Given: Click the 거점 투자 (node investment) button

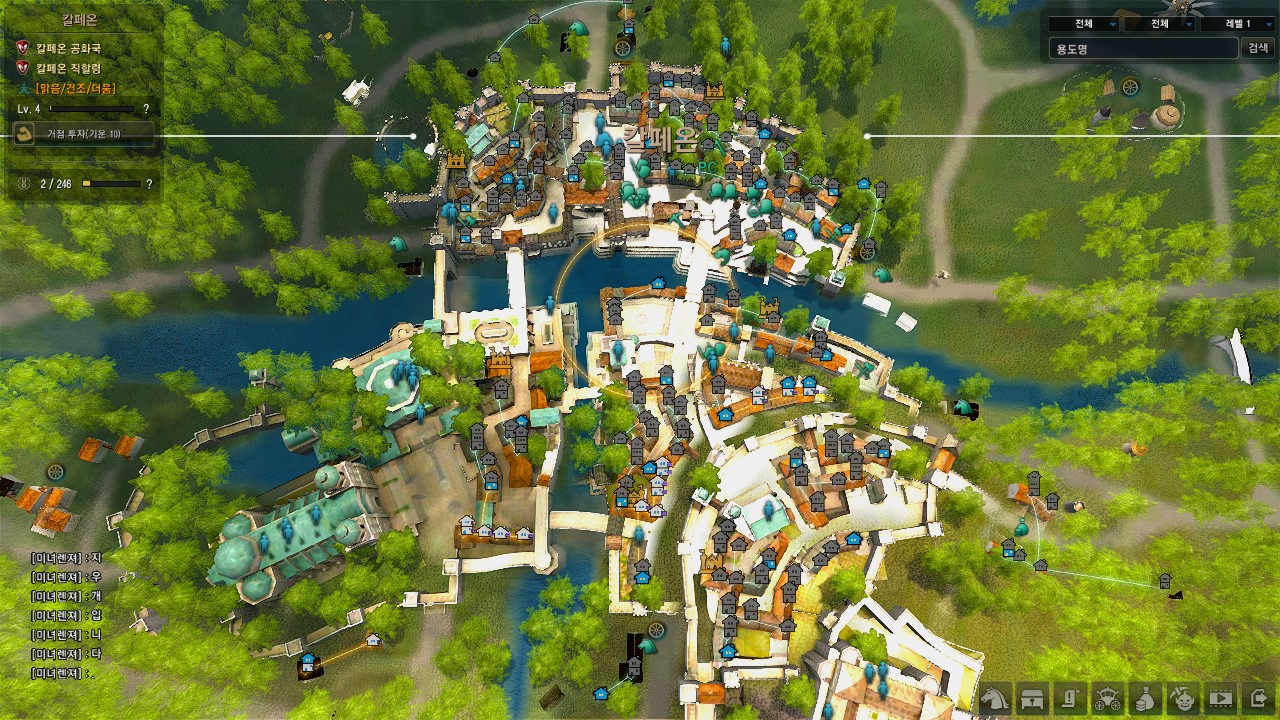Looking at the screenshot, I should pyautogui.click(x=84, y=134).
